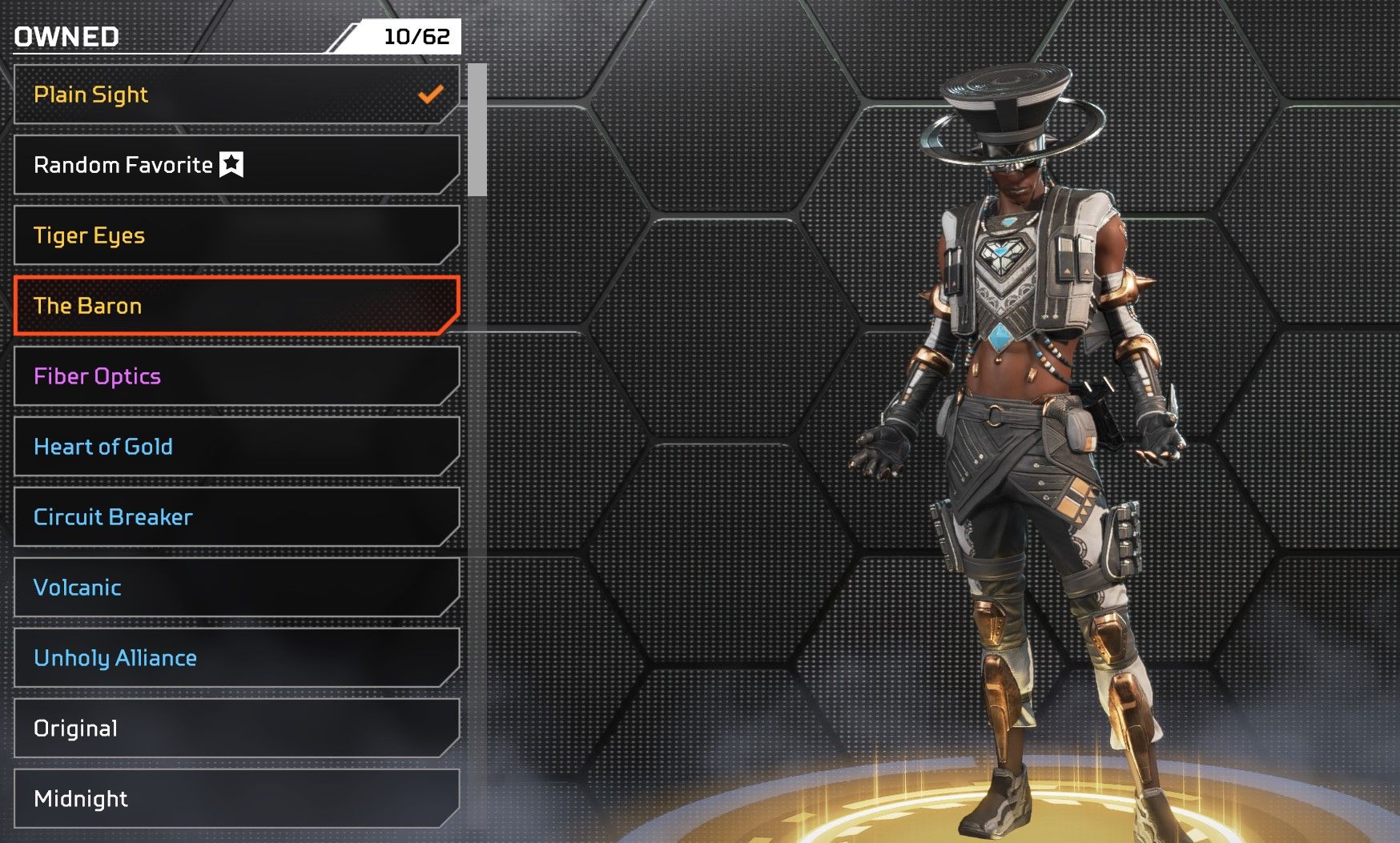Select the Volcanic skin
This screenshot has width=1400, height=843.
(236, 588)
